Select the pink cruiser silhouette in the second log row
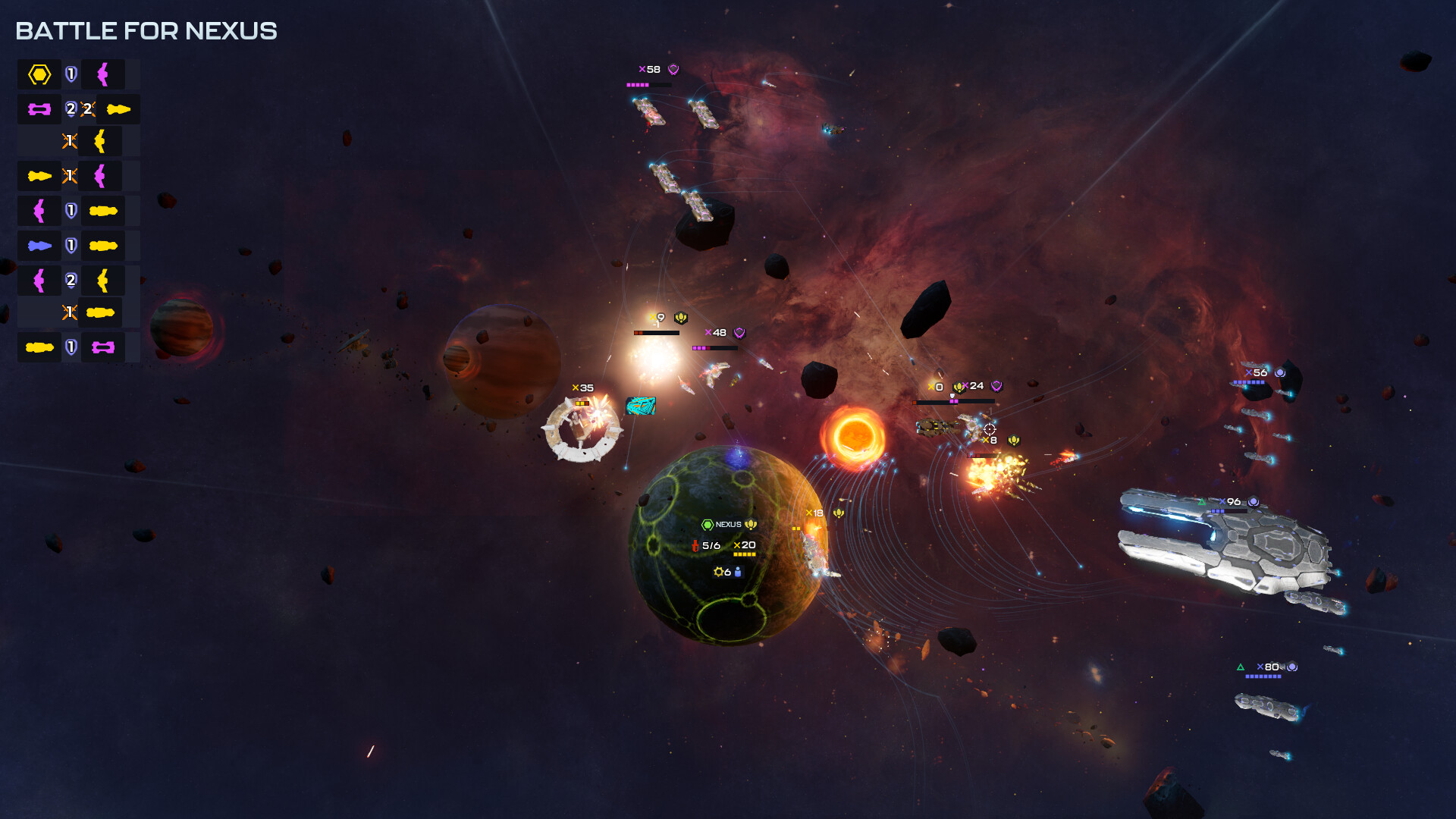This screenshot has height=819, width=1456. point(40,108)
